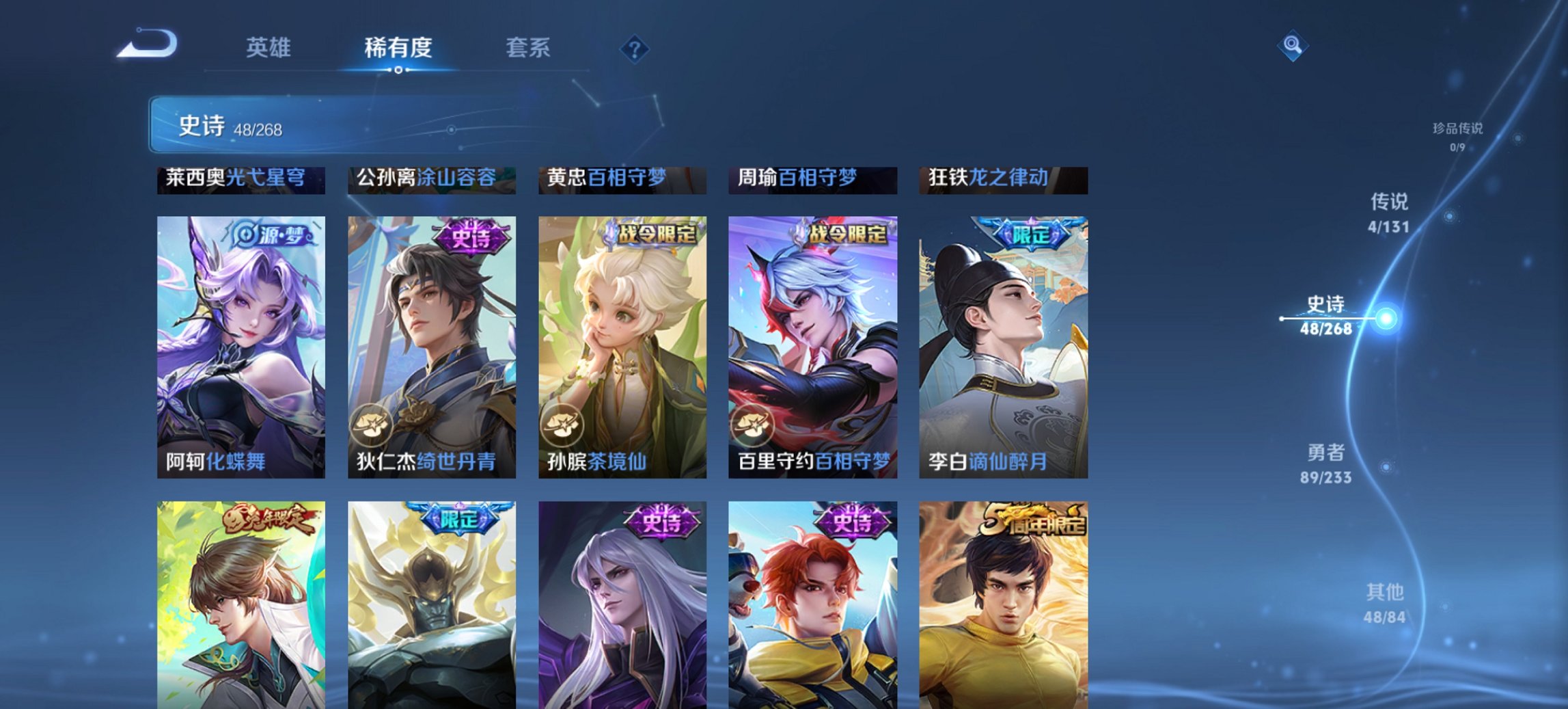Switch to the 套系 tab
The height and width of the screenshot is (709, 1568).
click(x=528, y=48)
